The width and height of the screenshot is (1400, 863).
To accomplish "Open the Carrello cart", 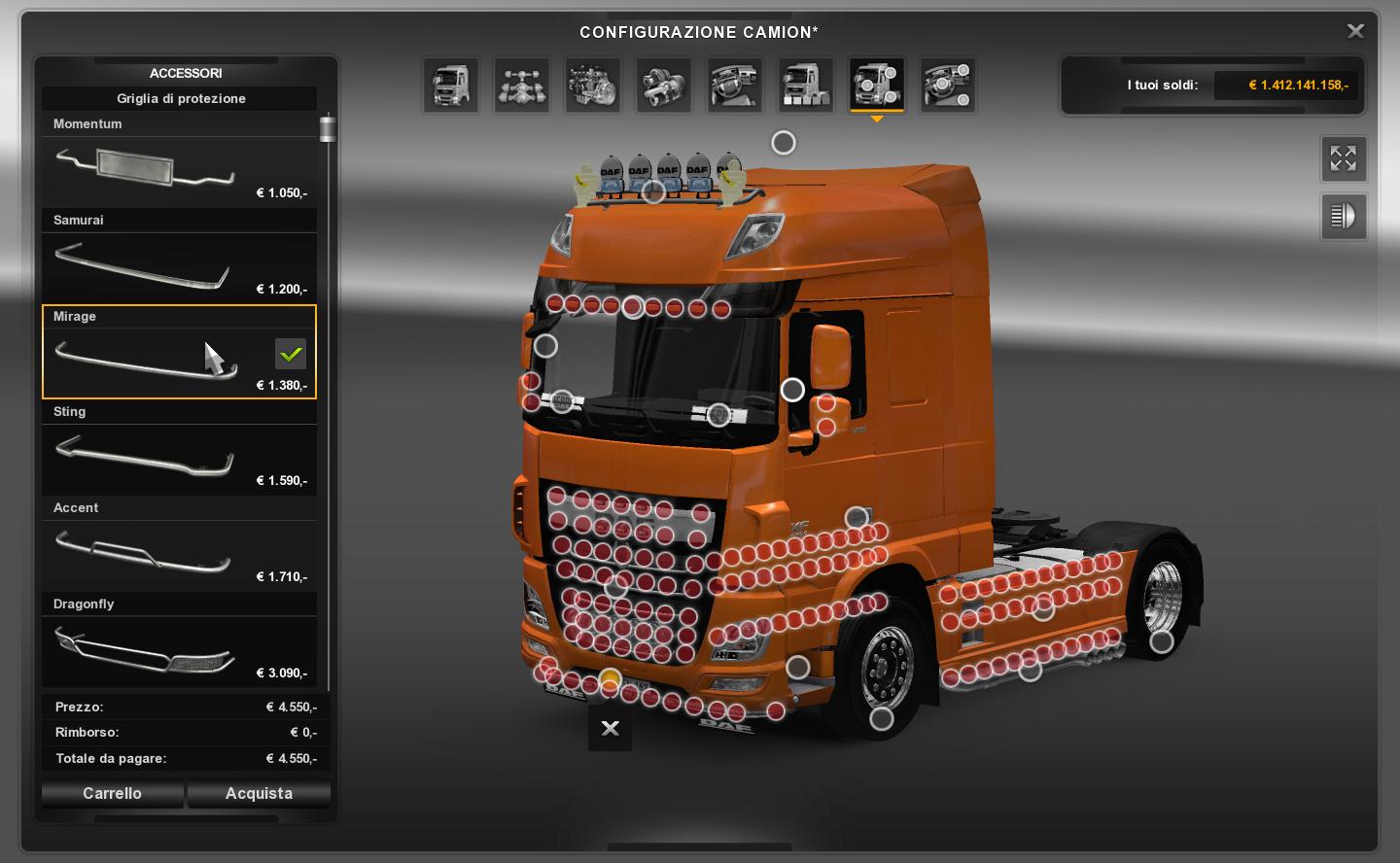I will click(112, 794).
